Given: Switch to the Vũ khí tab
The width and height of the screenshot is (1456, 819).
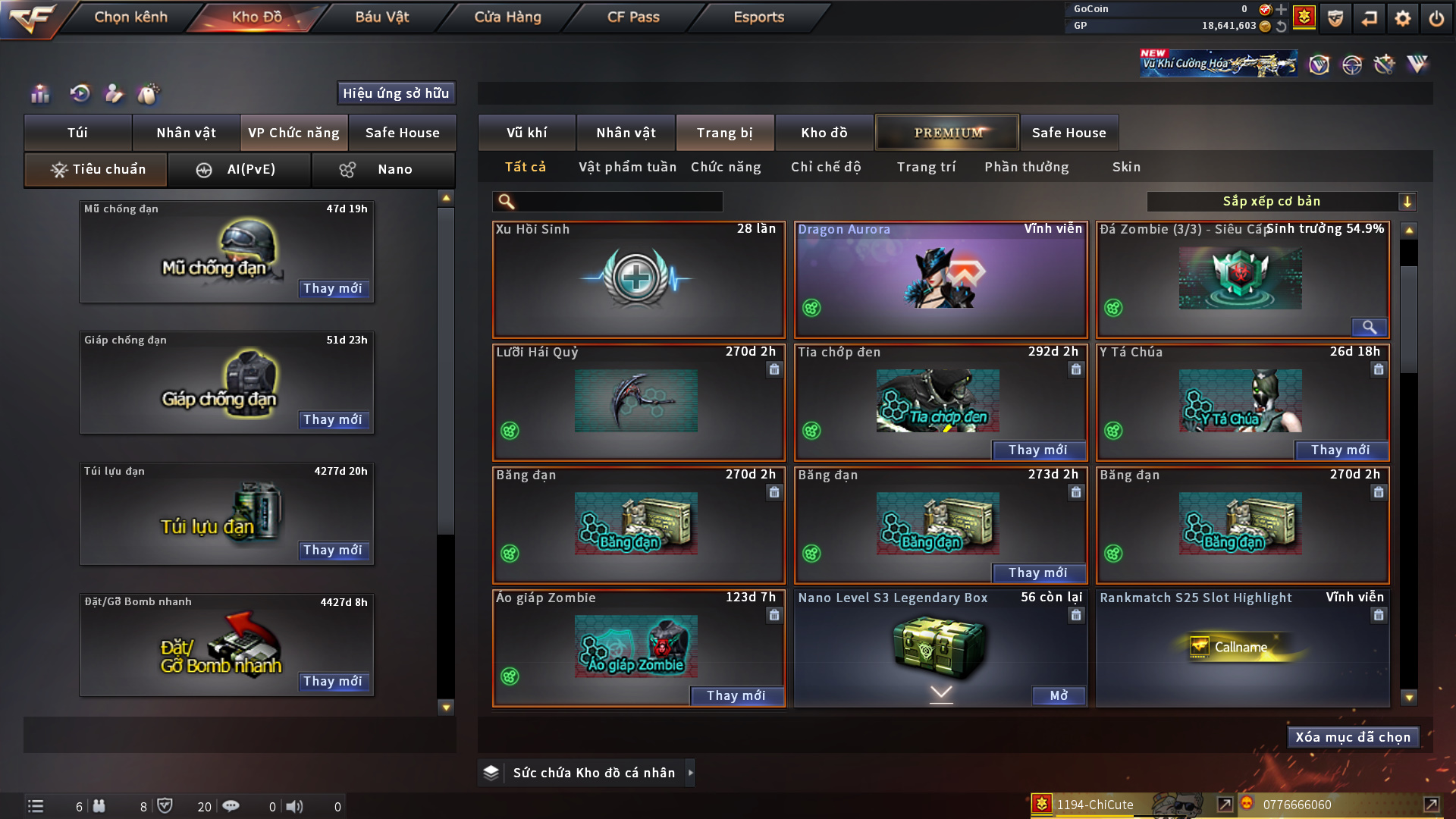Looking at the screenshot, I should [527, 133].
